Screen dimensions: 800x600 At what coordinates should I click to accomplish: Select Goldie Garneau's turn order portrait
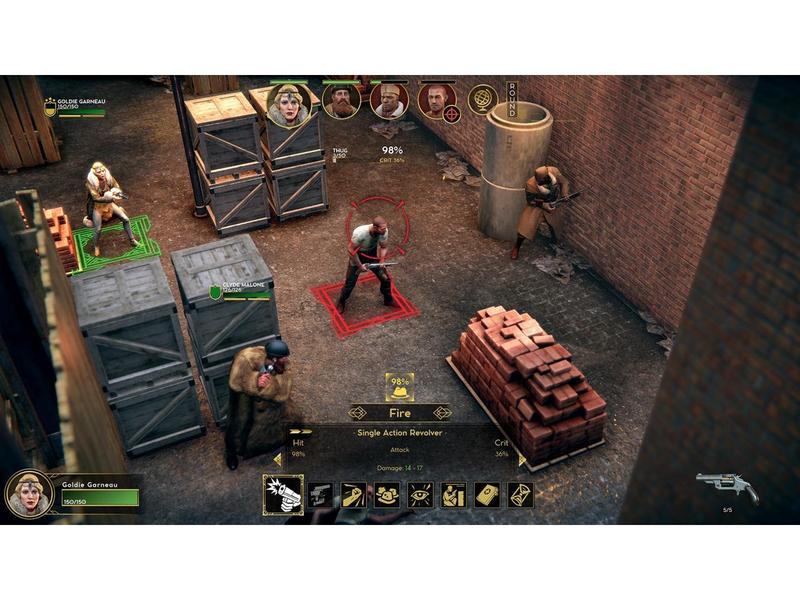[x=288, y=104]
